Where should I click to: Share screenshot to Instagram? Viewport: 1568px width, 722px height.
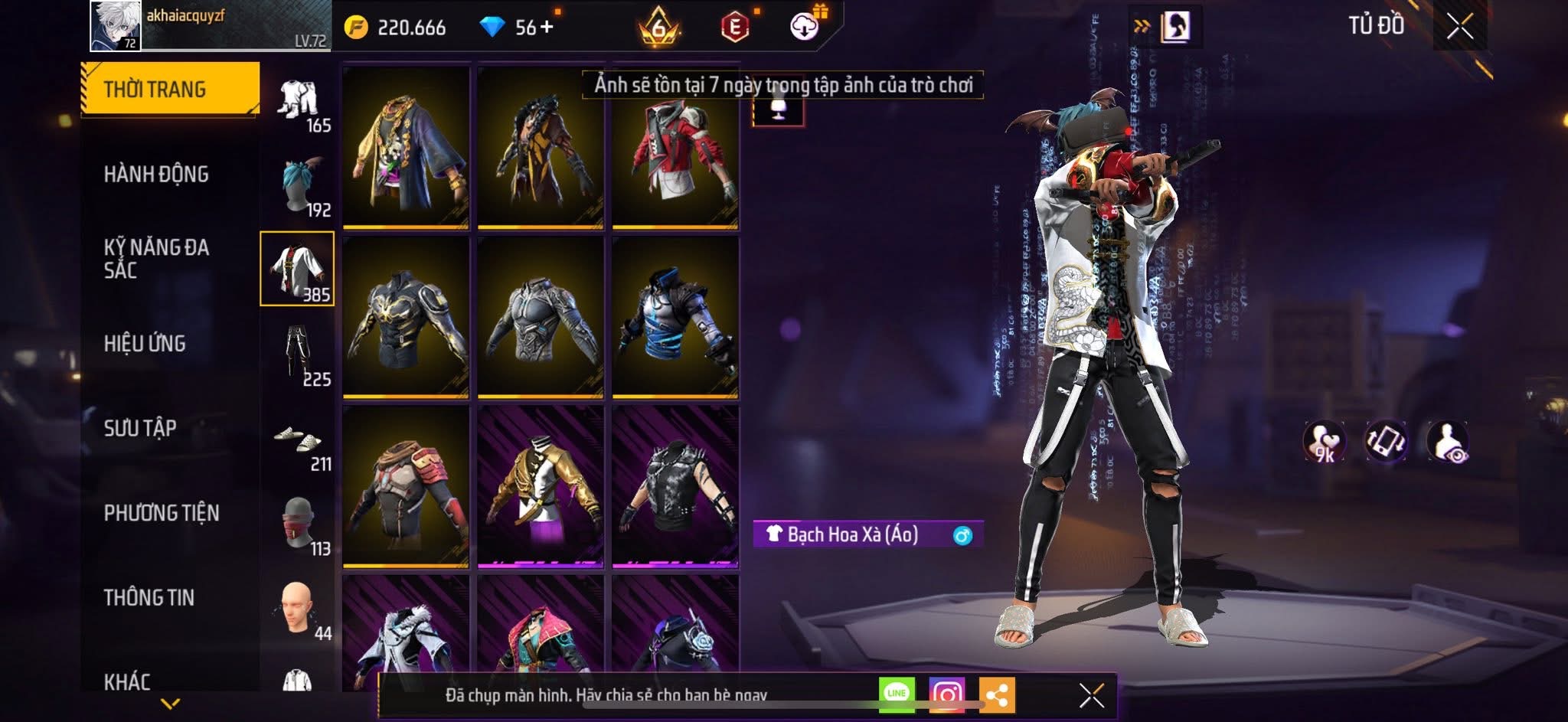point(946,694)
